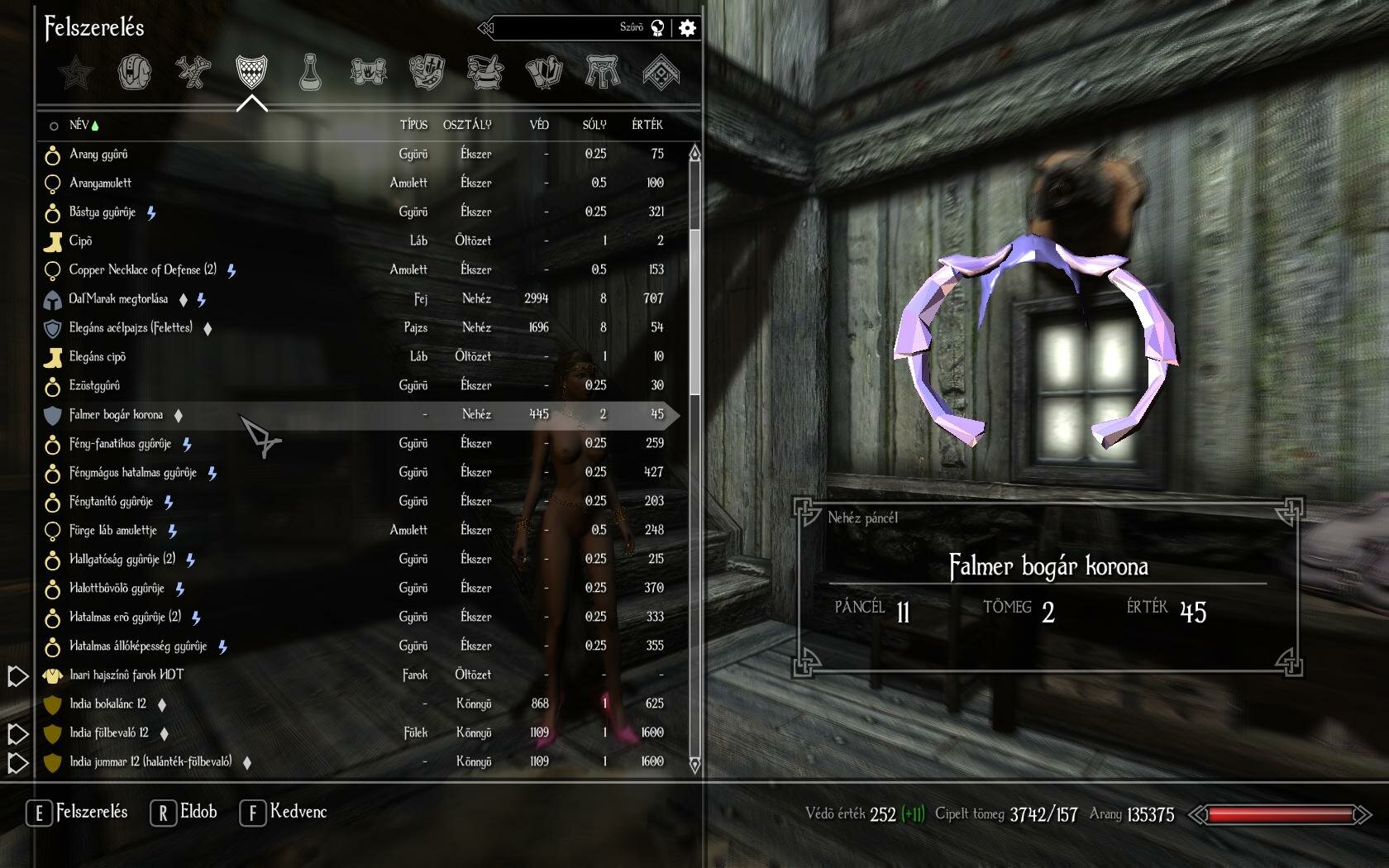
Task: Switch to the crossed weapons category tab
Action: [x=193, y=72]
